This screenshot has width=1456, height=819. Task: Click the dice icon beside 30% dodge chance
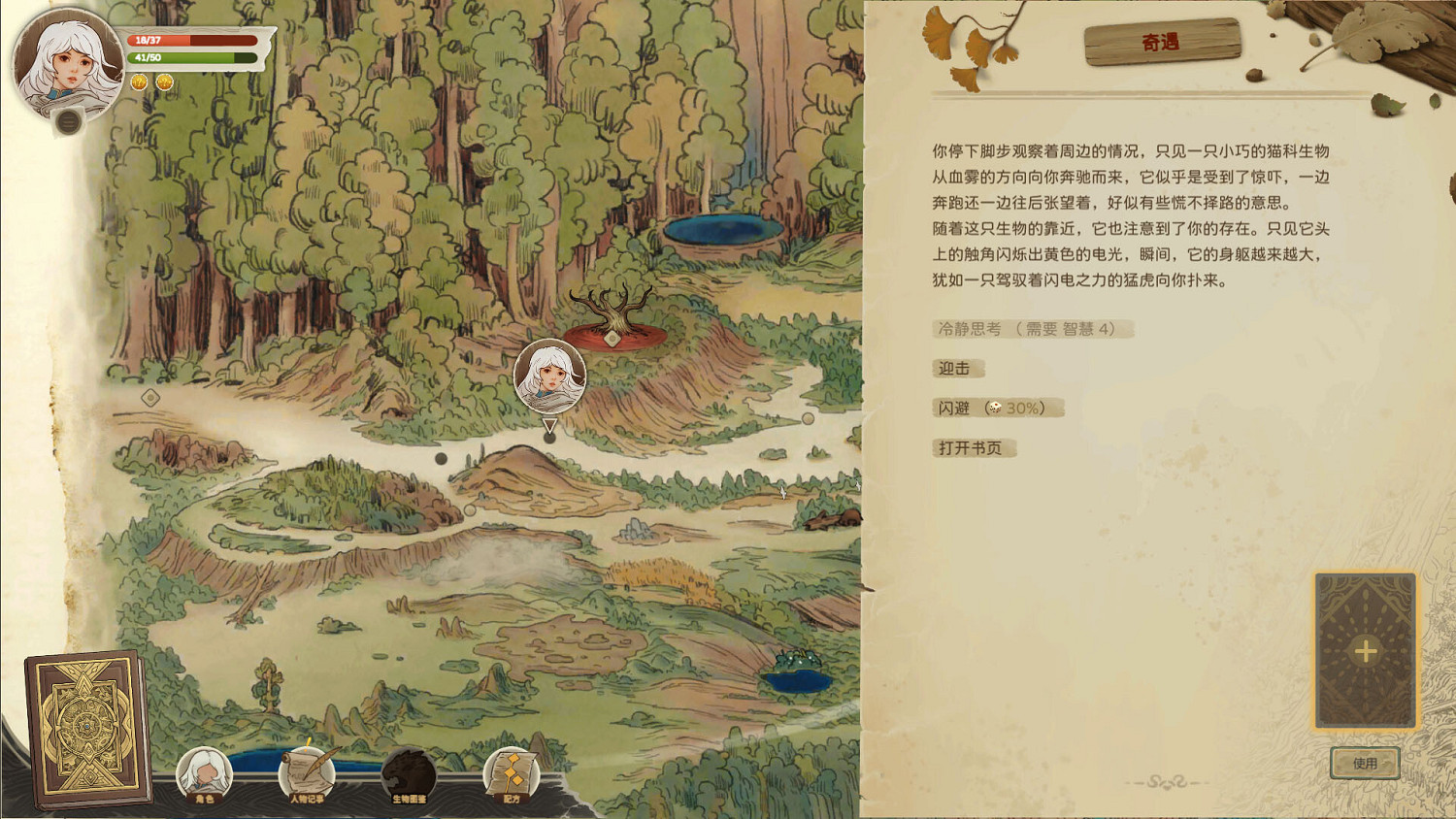[995, 408]
